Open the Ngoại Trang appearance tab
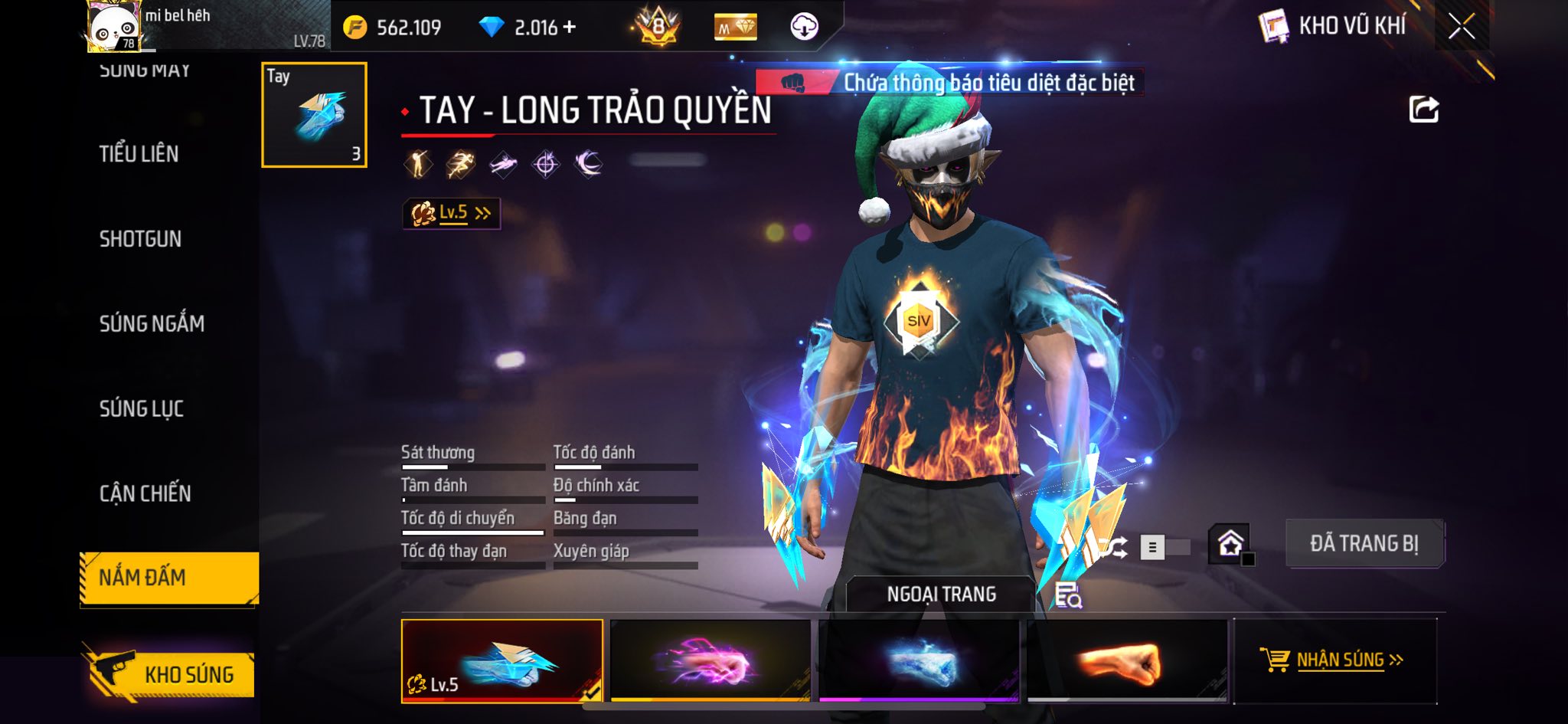The height and width of the screenshot is (724, 1568). [941, 595]
